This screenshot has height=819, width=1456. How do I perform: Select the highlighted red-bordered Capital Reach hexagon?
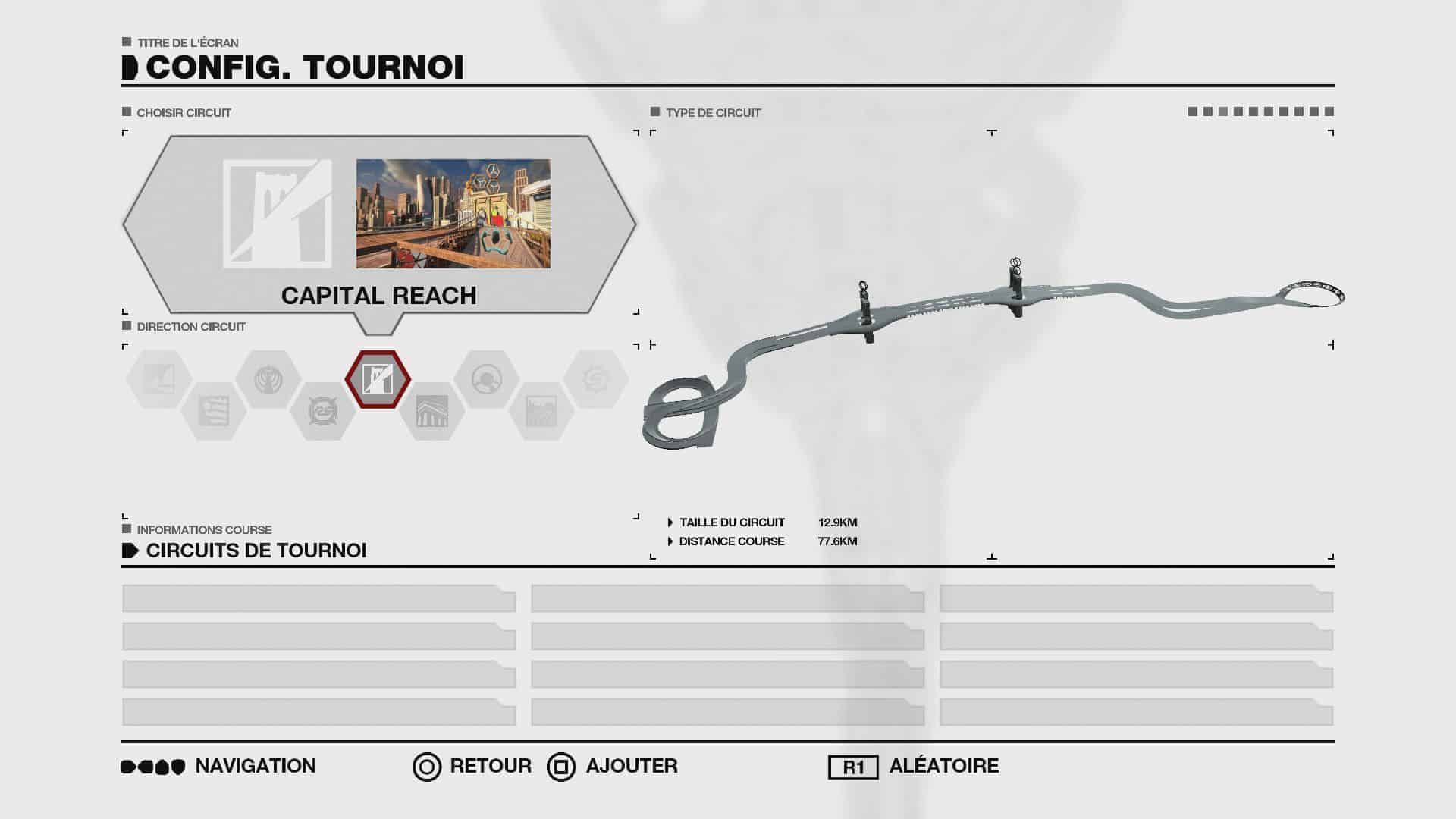(378, 378)
